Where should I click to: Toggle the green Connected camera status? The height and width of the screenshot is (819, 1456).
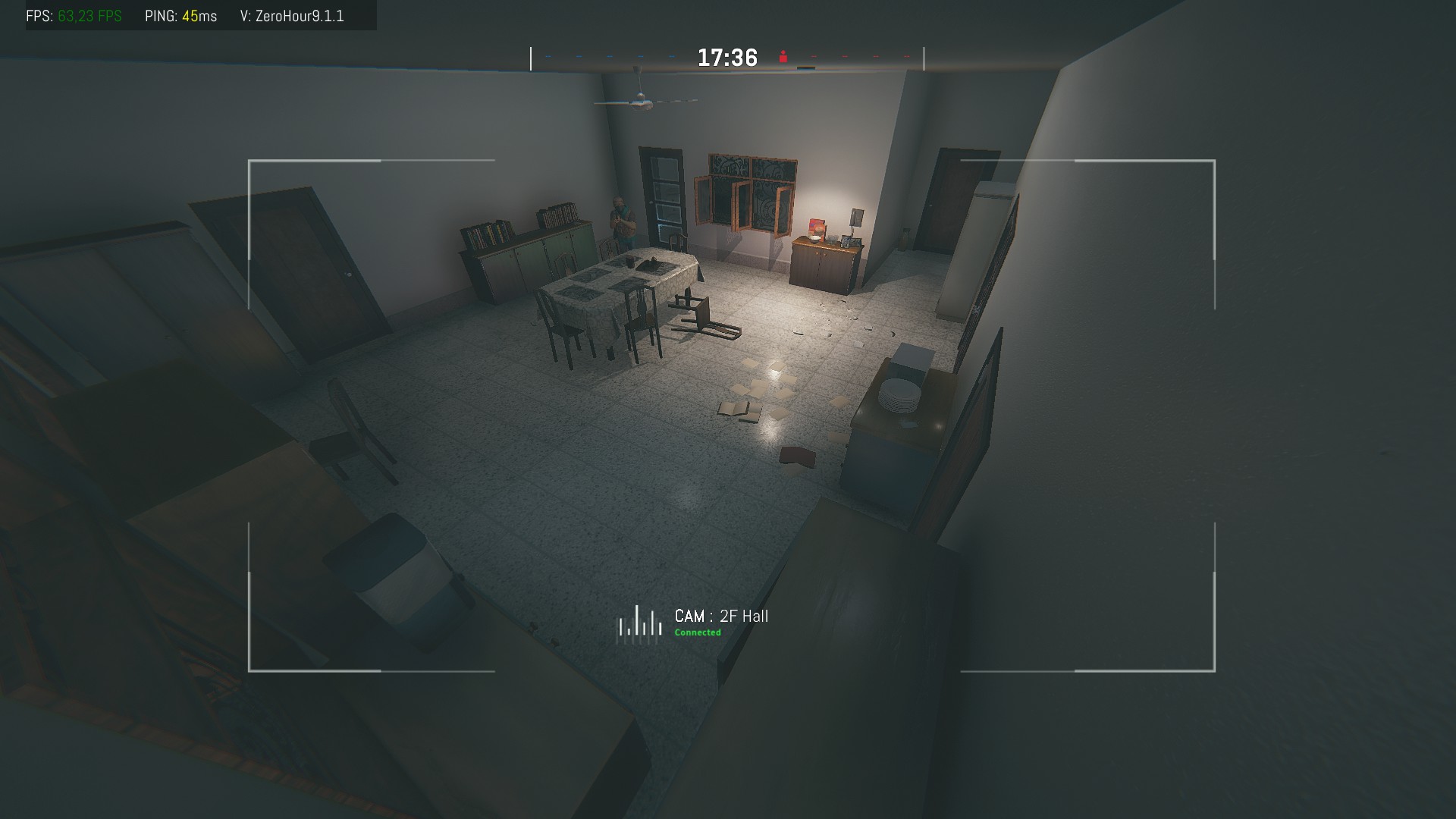coord(698,631)
